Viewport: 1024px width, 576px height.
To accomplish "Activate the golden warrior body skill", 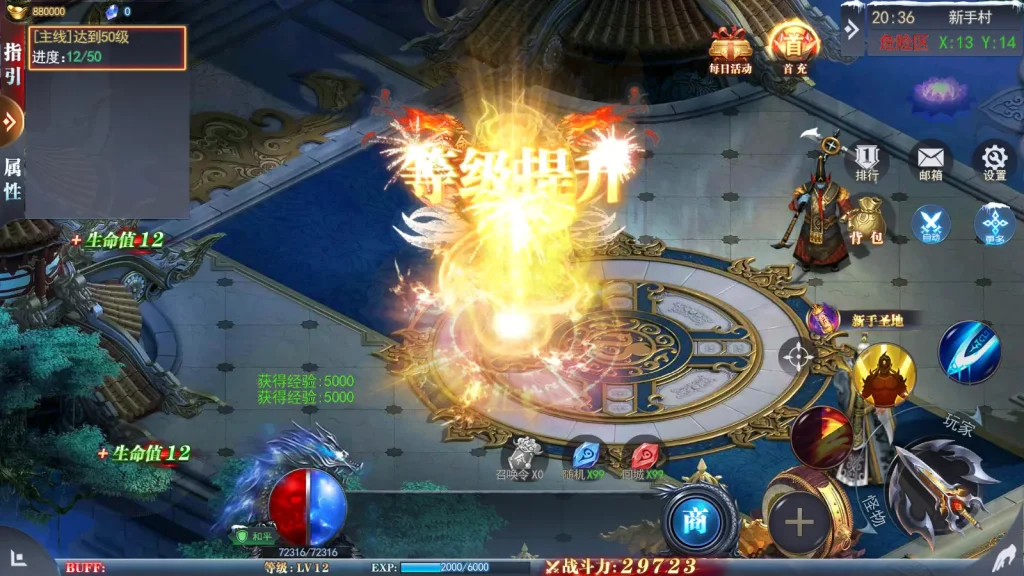I will tap(884, 375).
